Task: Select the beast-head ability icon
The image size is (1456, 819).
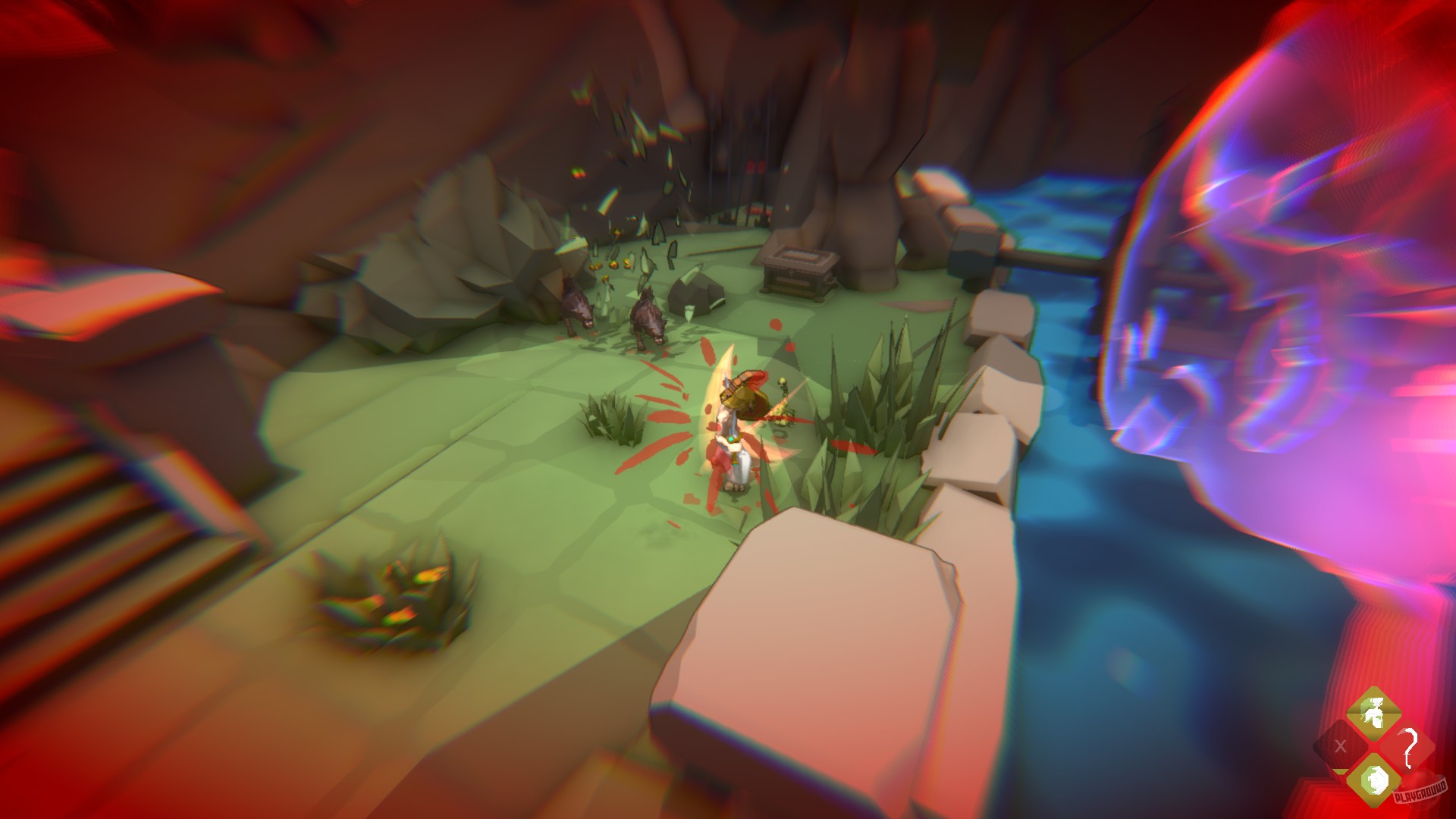Action: coord(1374,781)
